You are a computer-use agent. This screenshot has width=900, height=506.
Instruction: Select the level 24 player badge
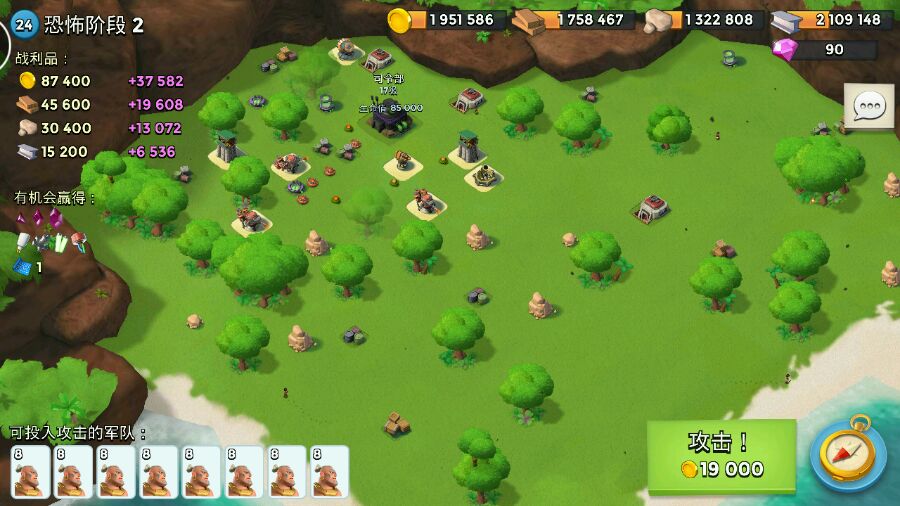[25, 25]
